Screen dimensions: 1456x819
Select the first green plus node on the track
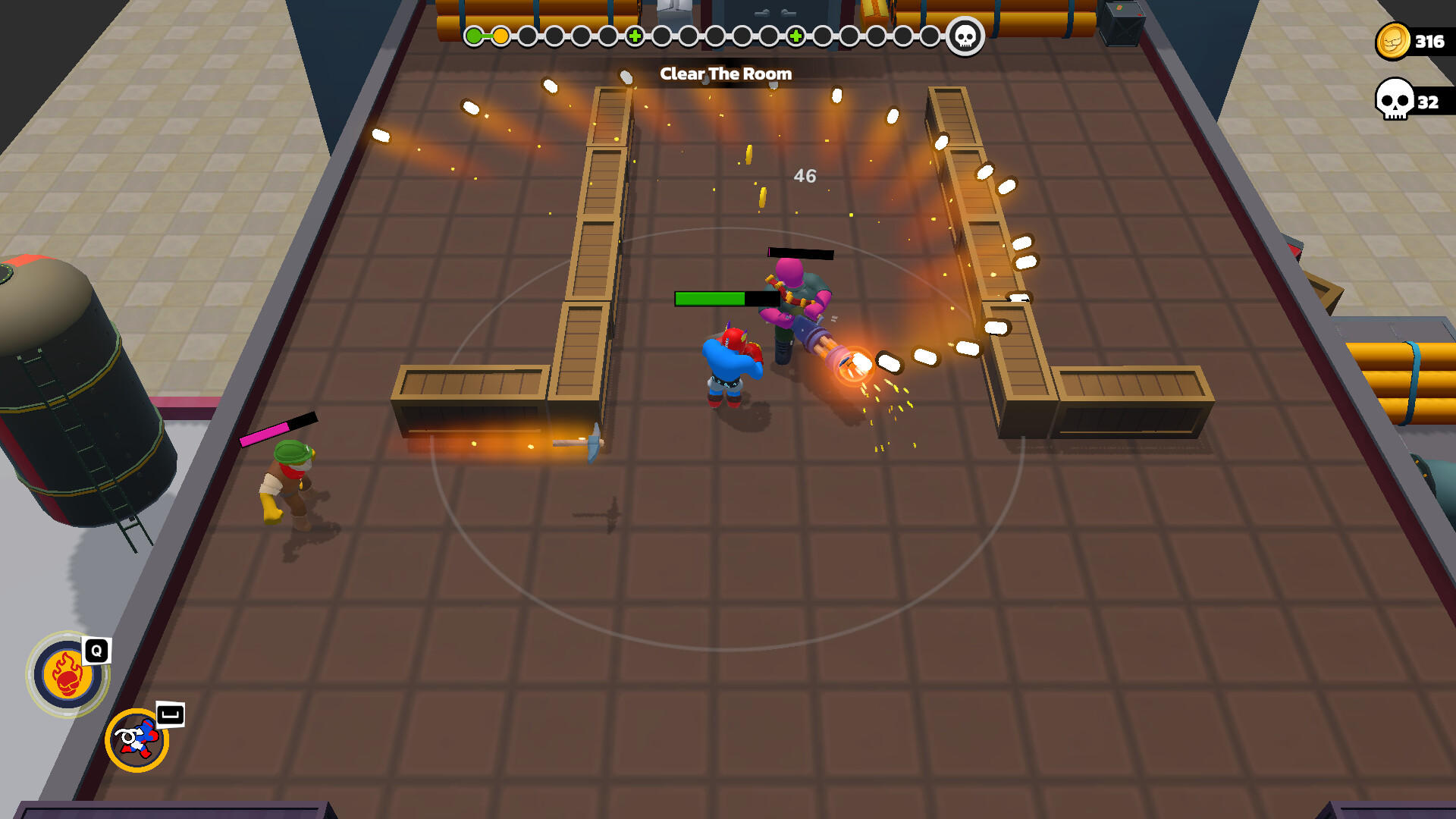(634, 34)
